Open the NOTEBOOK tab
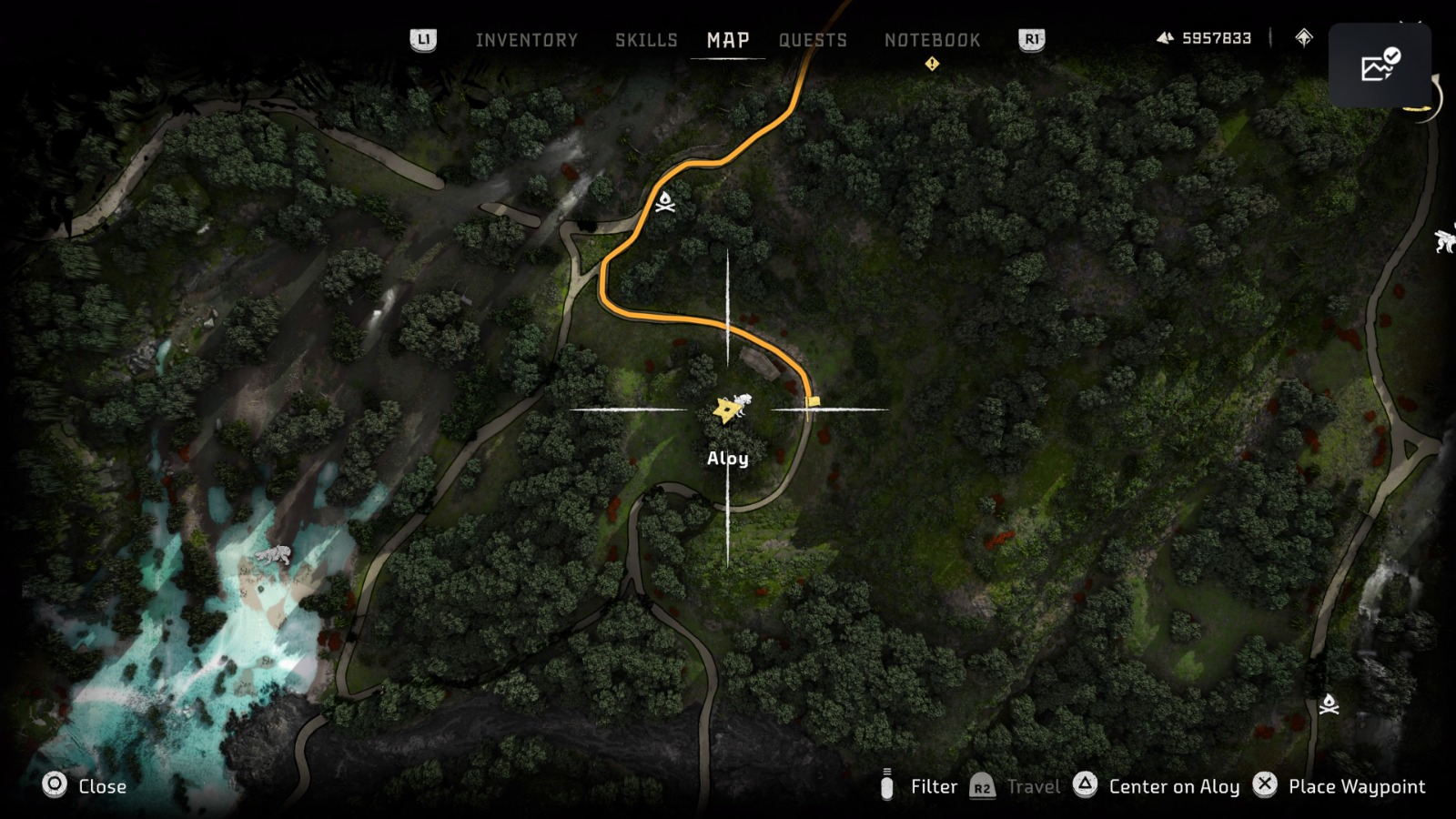Viewport: 1456px width, 819px height. point(933,40)
